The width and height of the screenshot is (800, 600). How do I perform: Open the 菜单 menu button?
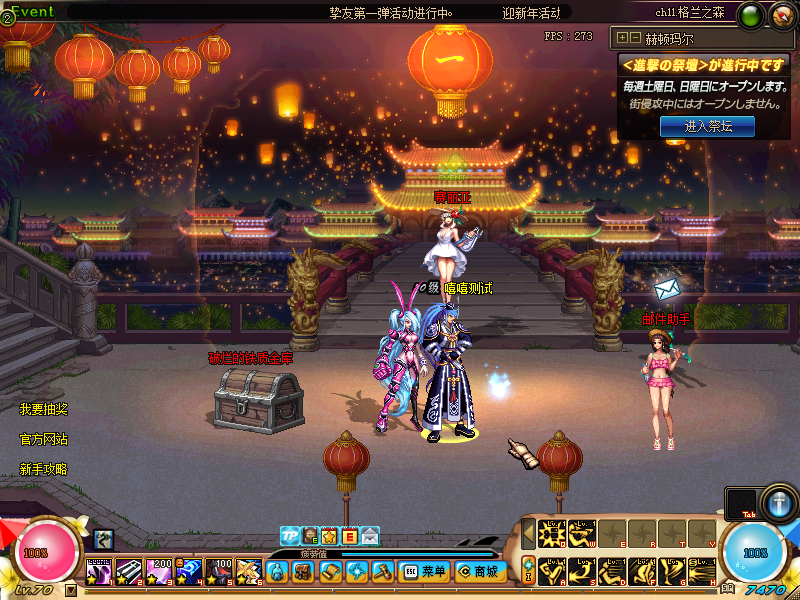click(423, 571)
